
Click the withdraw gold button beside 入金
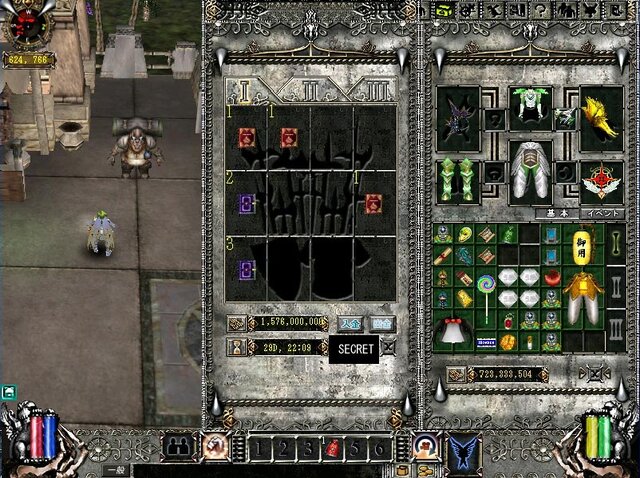click(x=381, y=323)
